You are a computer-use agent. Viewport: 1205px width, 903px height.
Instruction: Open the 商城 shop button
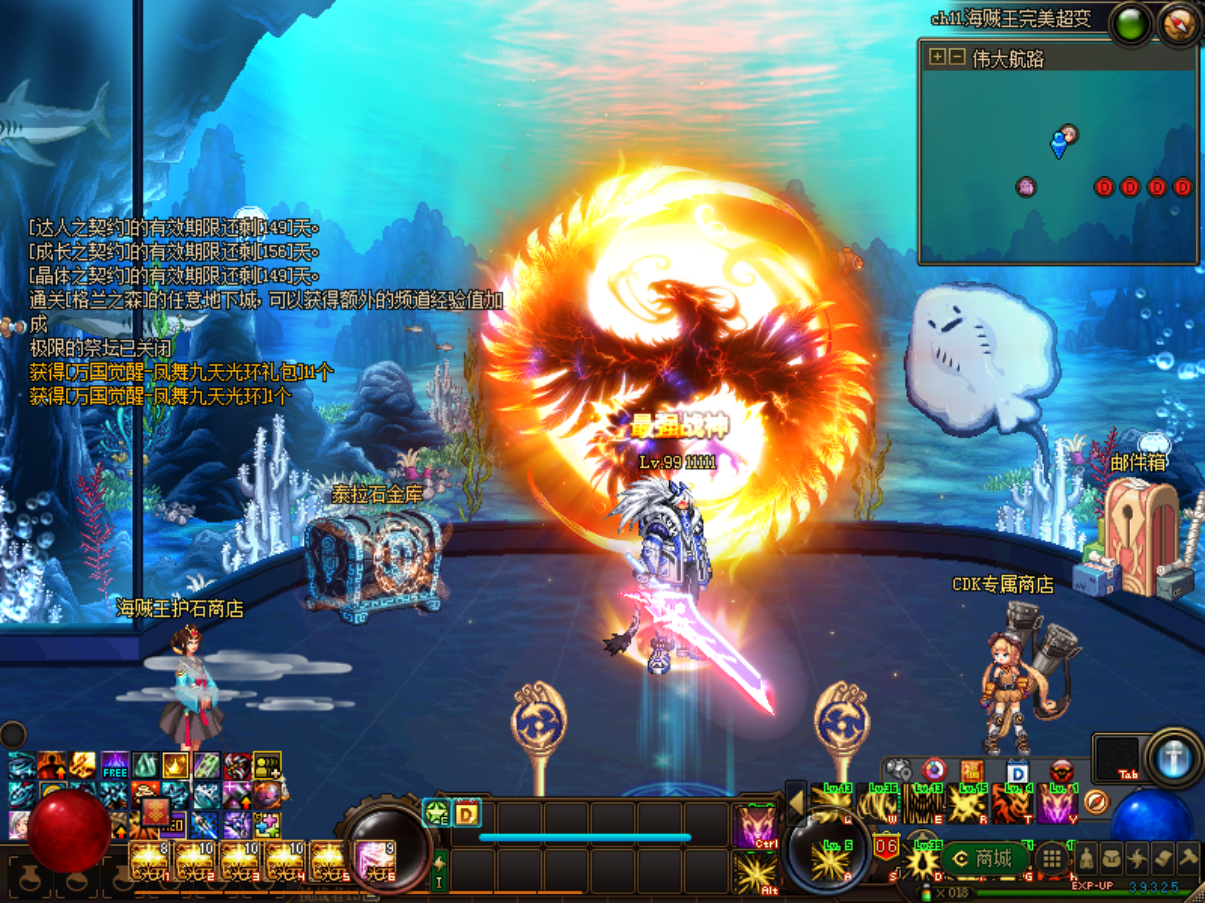point(982,858)
